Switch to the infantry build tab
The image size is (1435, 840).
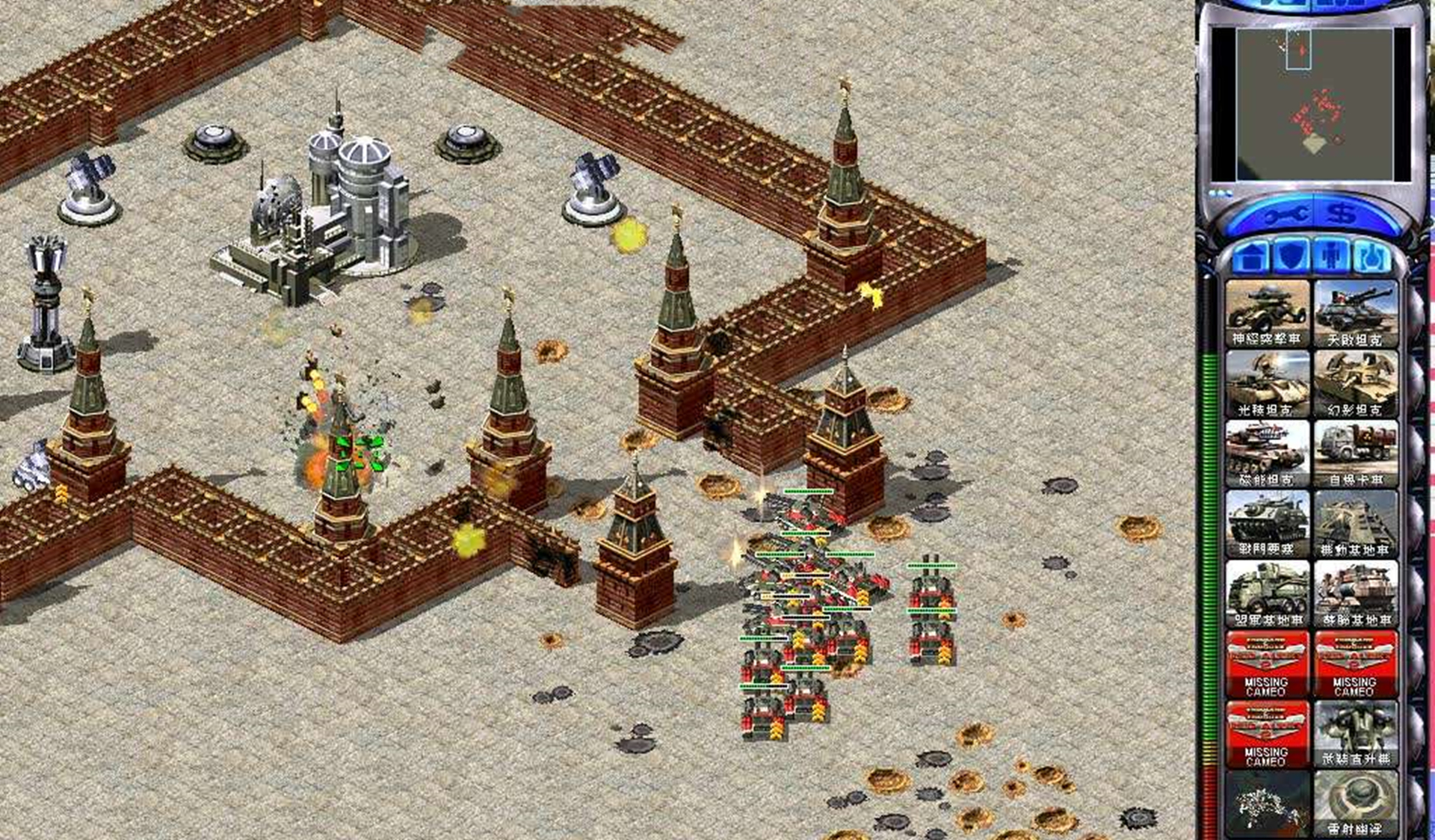1331,258
